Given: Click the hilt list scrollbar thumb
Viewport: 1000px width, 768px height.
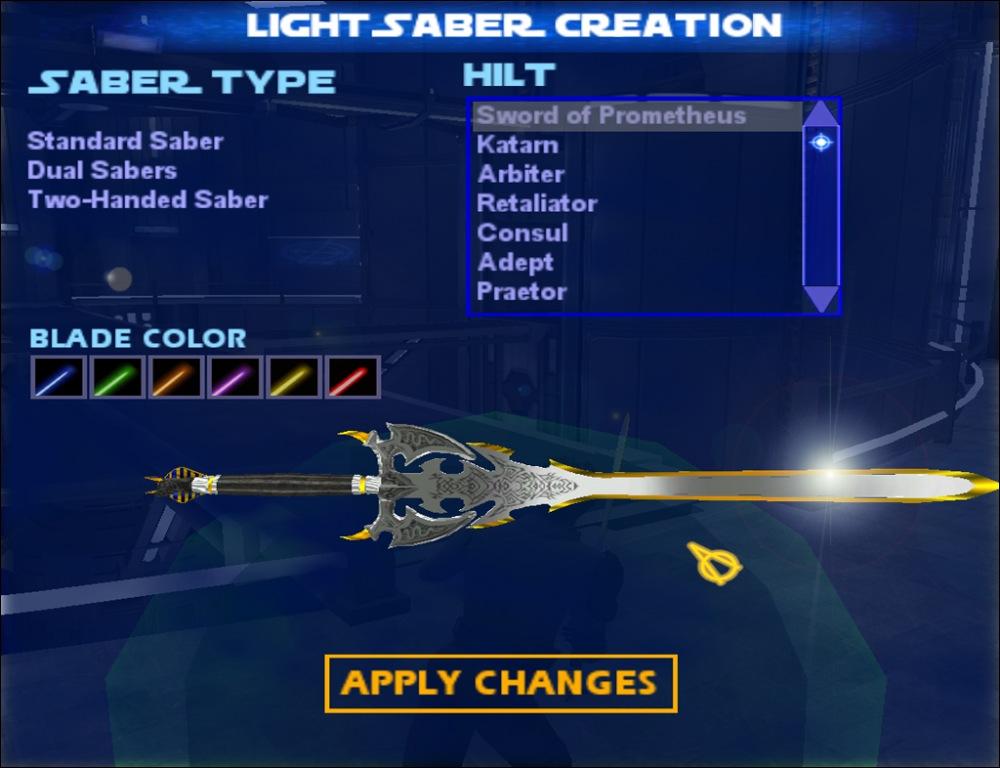Looking at the screenshot, I should (821, 143).
